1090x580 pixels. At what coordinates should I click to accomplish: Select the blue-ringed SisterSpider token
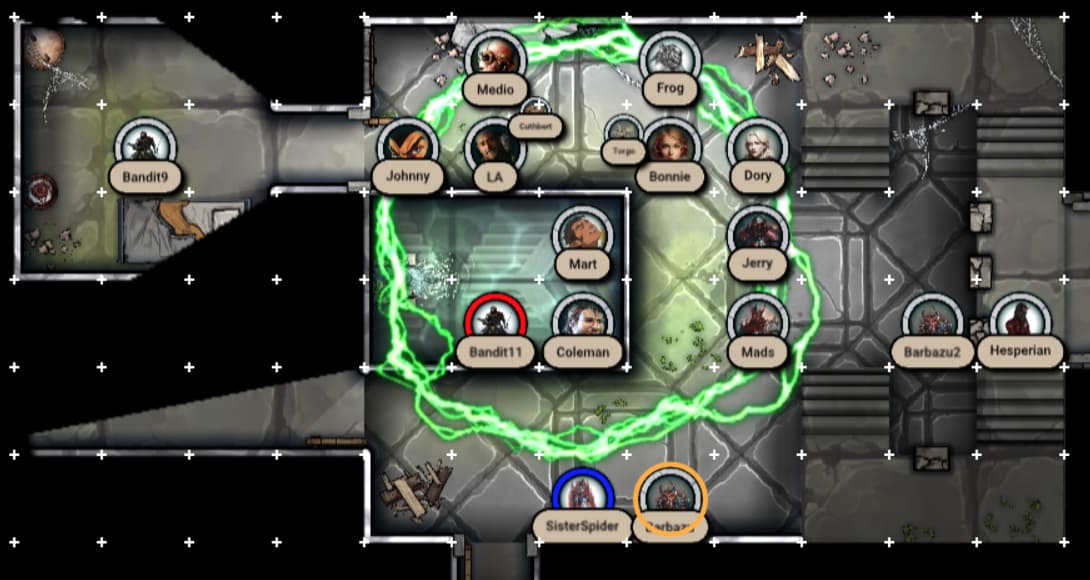[x=583, y=497]
